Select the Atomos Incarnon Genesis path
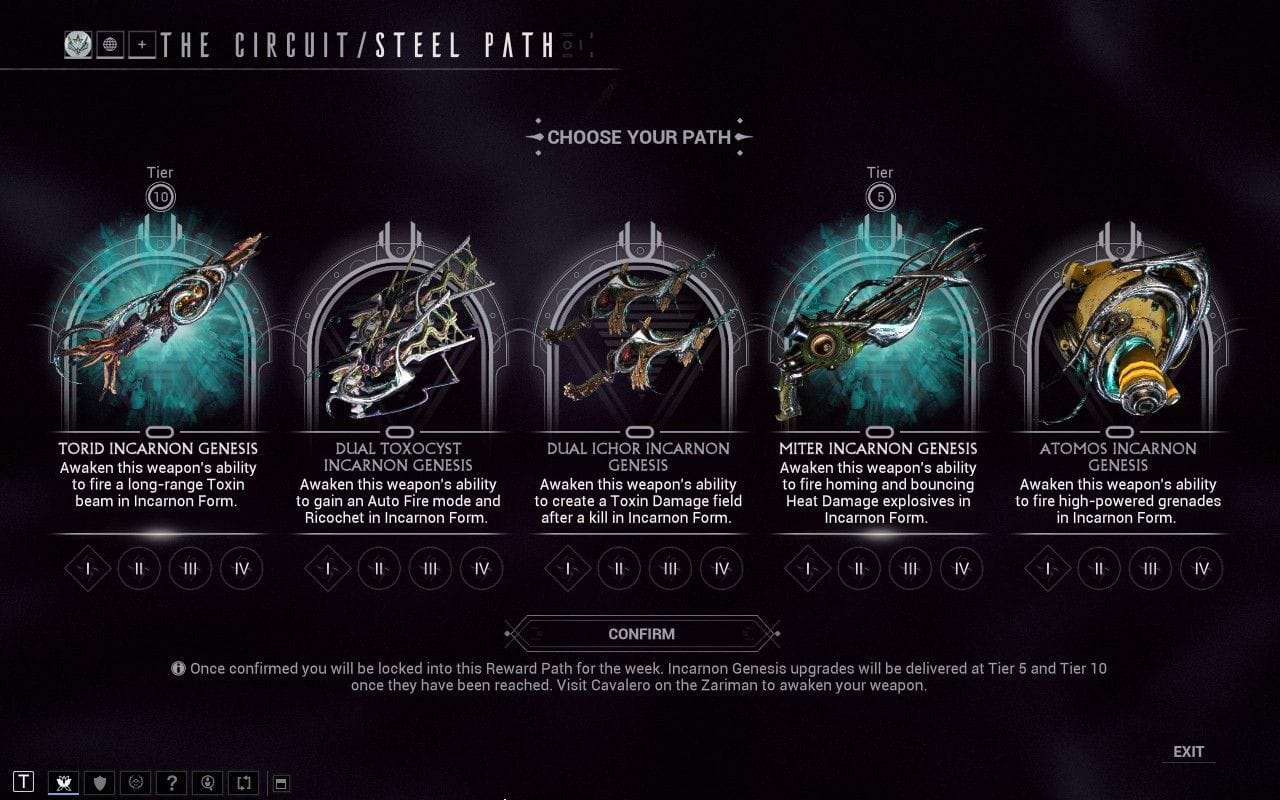Screen dimensions: 1280x800 tap(1118, 330)
